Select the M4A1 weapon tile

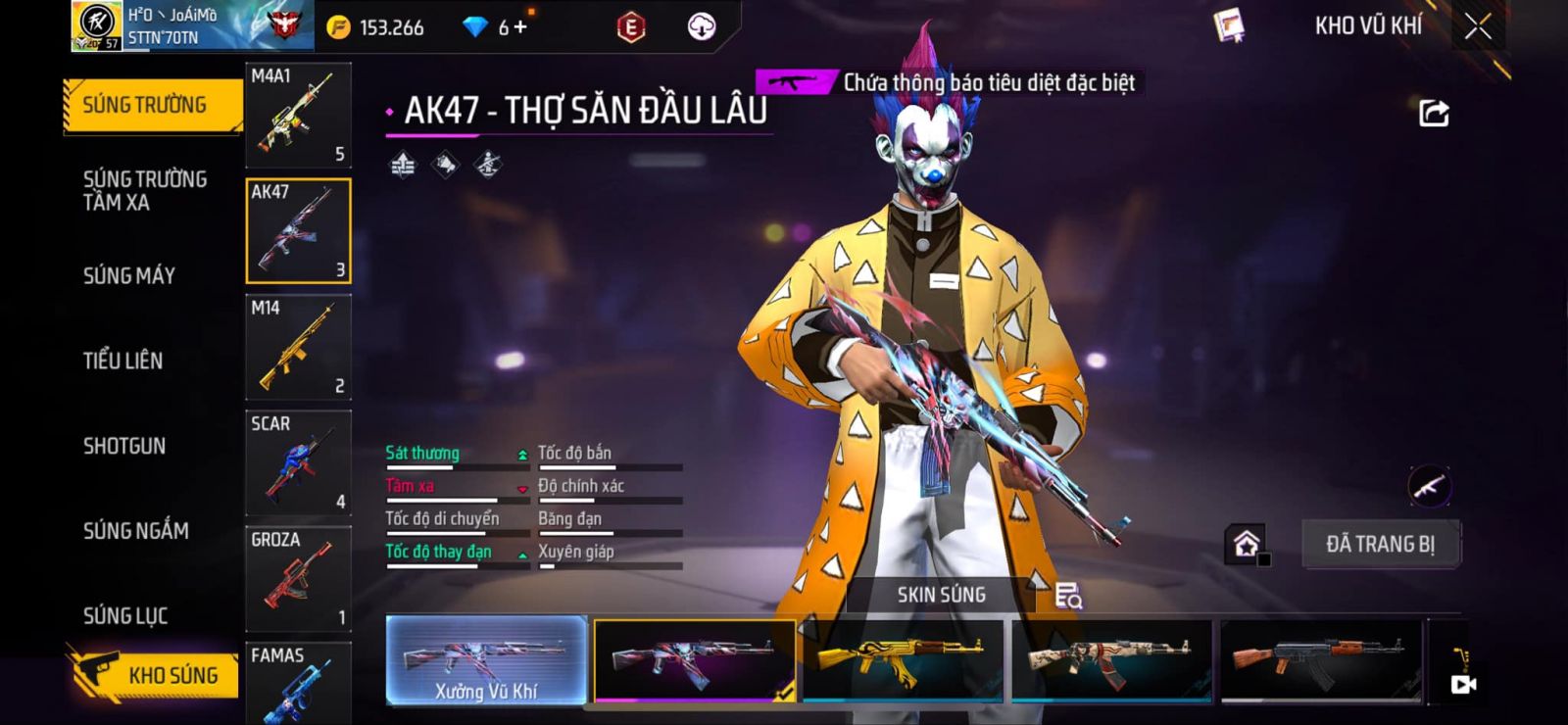tap(298, 116)
